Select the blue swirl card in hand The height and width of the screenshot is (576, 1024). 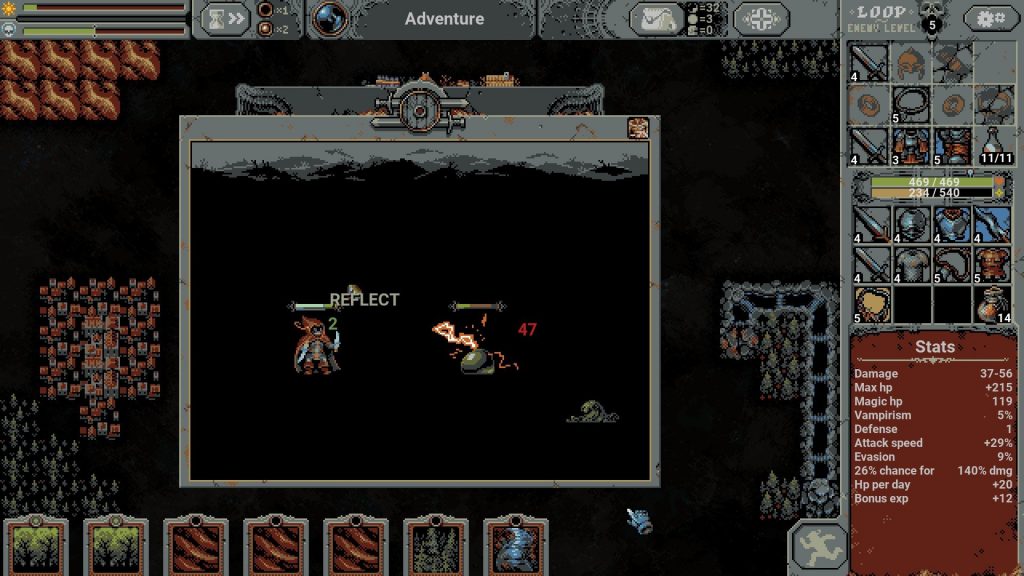click(x=515, y=548)
